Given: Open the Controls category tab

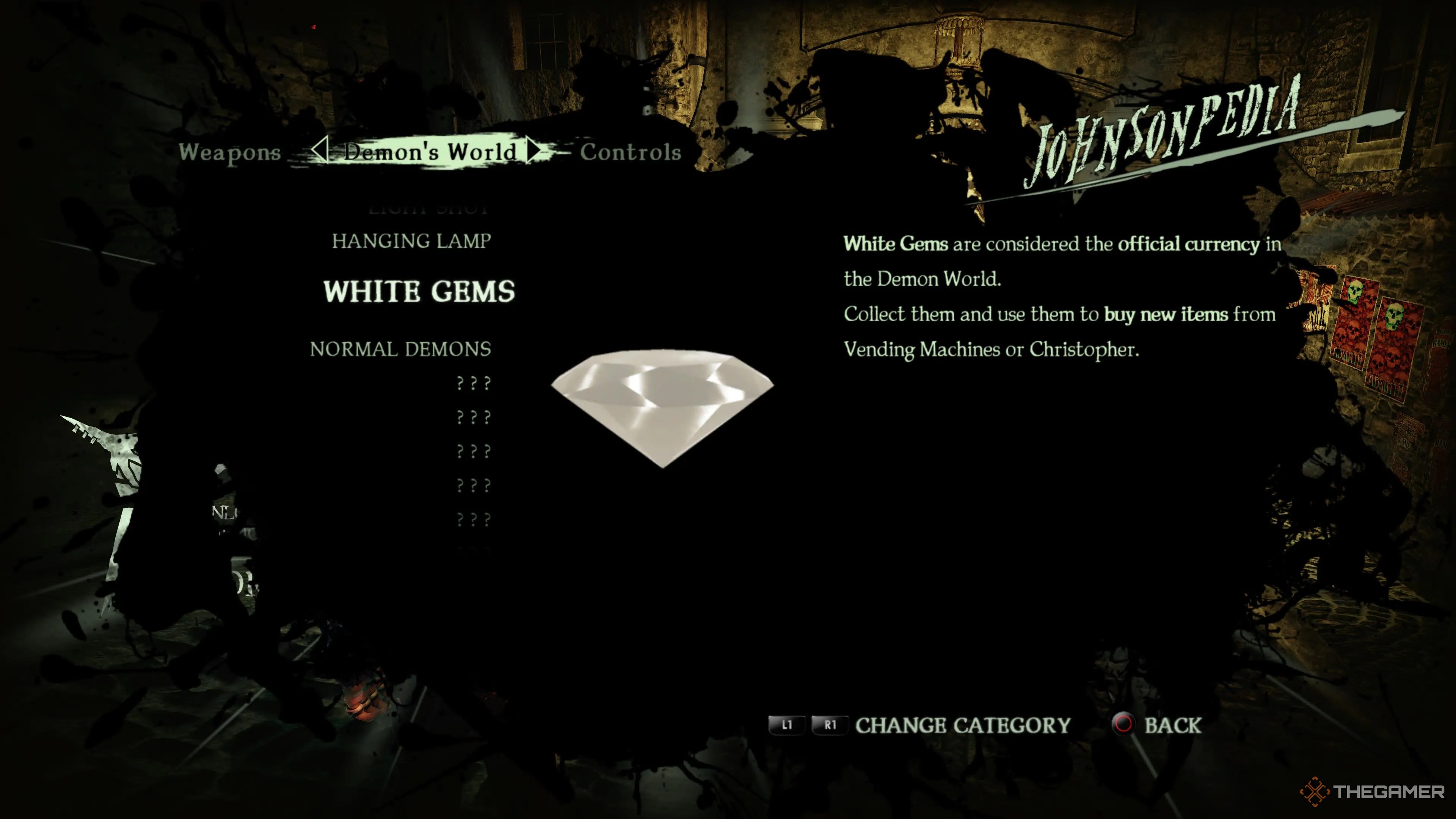Looking at the screenshot, I should click(630, 152).
